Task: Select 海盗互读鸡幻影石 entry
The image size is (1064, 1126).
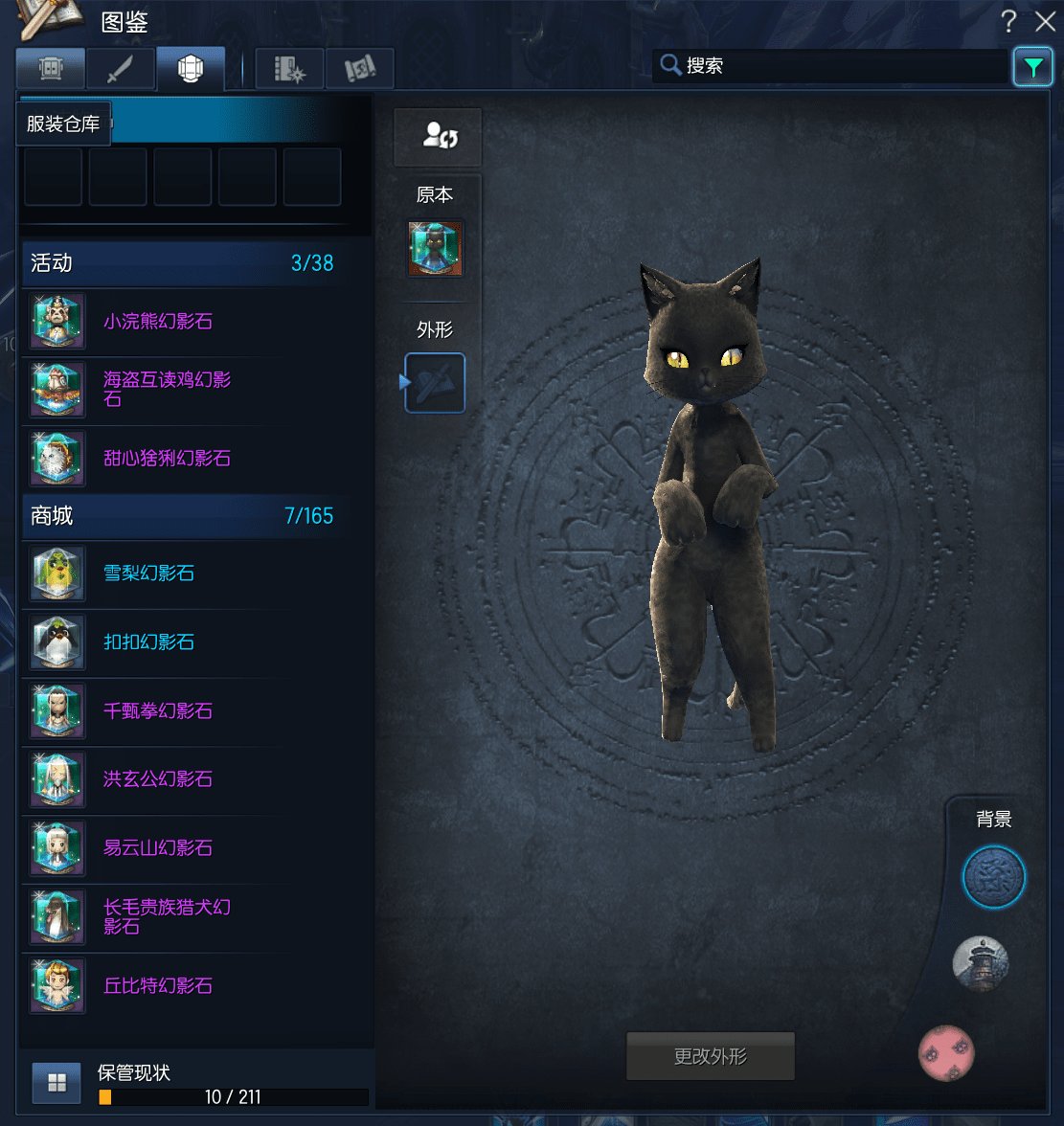Action: tap(166, 389)
